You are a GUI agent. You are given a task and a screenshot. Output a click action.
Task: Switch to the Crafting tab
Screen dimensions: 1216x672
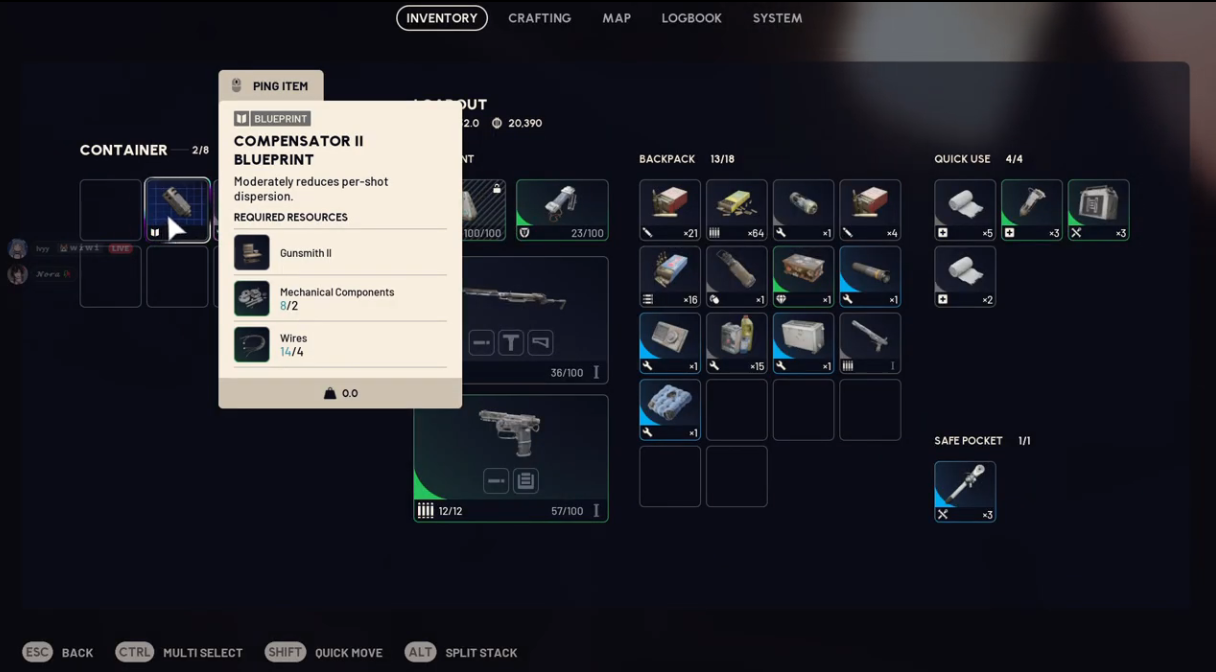point(539,18)
